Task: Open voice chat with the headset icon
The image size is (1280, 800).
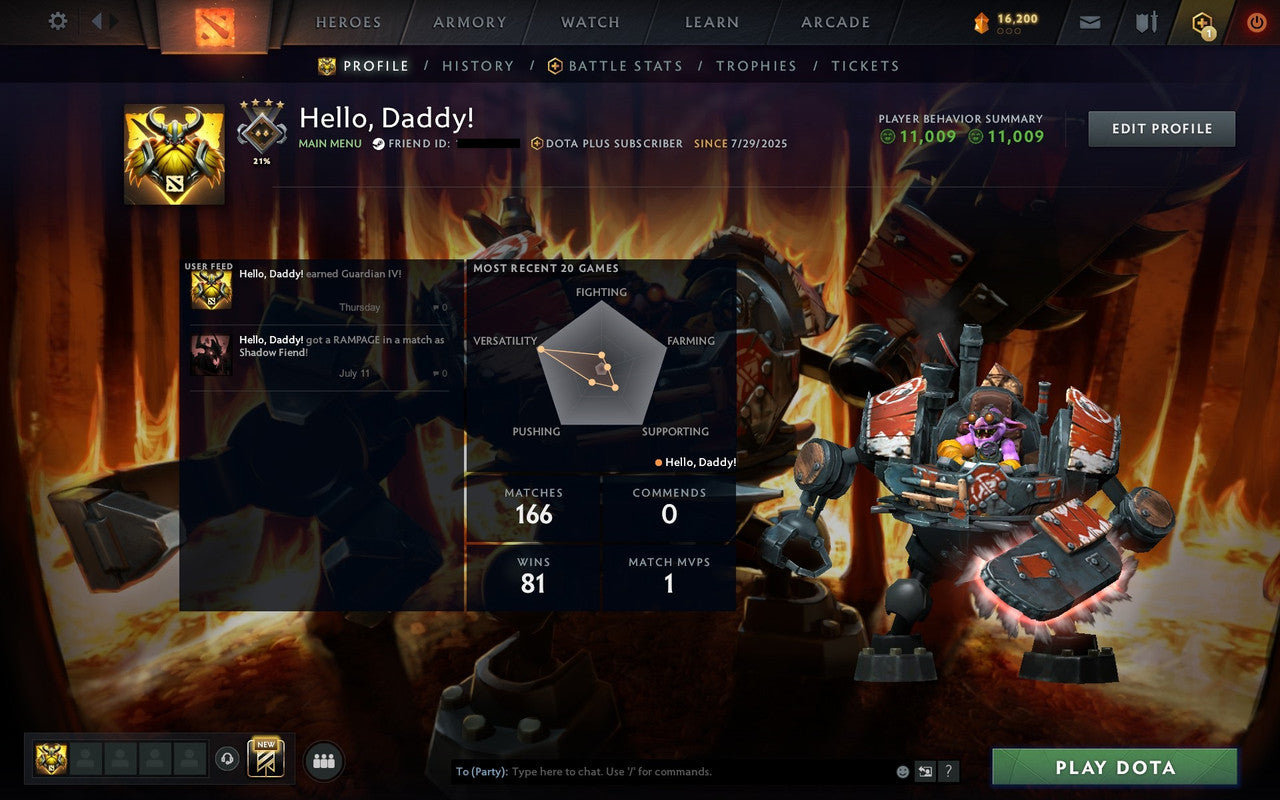Action: [x=225, y=759]
